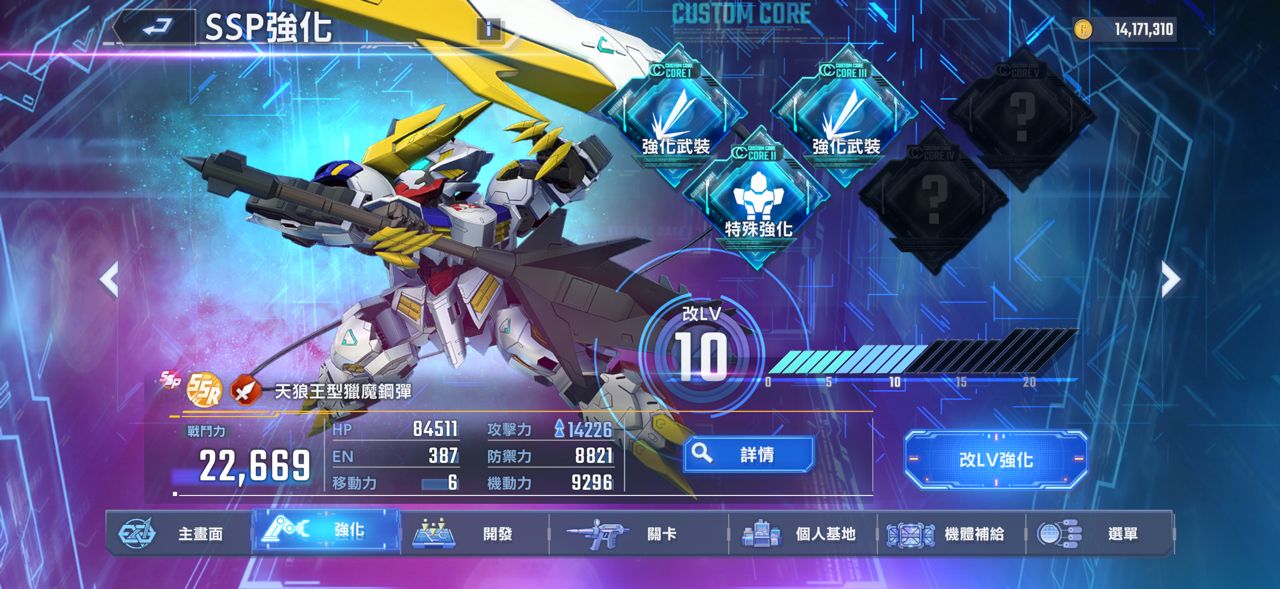The width and height of the screenshot is (1280, 589).
Task: Tap the gold coin currency counter
Action: coord(1124,29)
